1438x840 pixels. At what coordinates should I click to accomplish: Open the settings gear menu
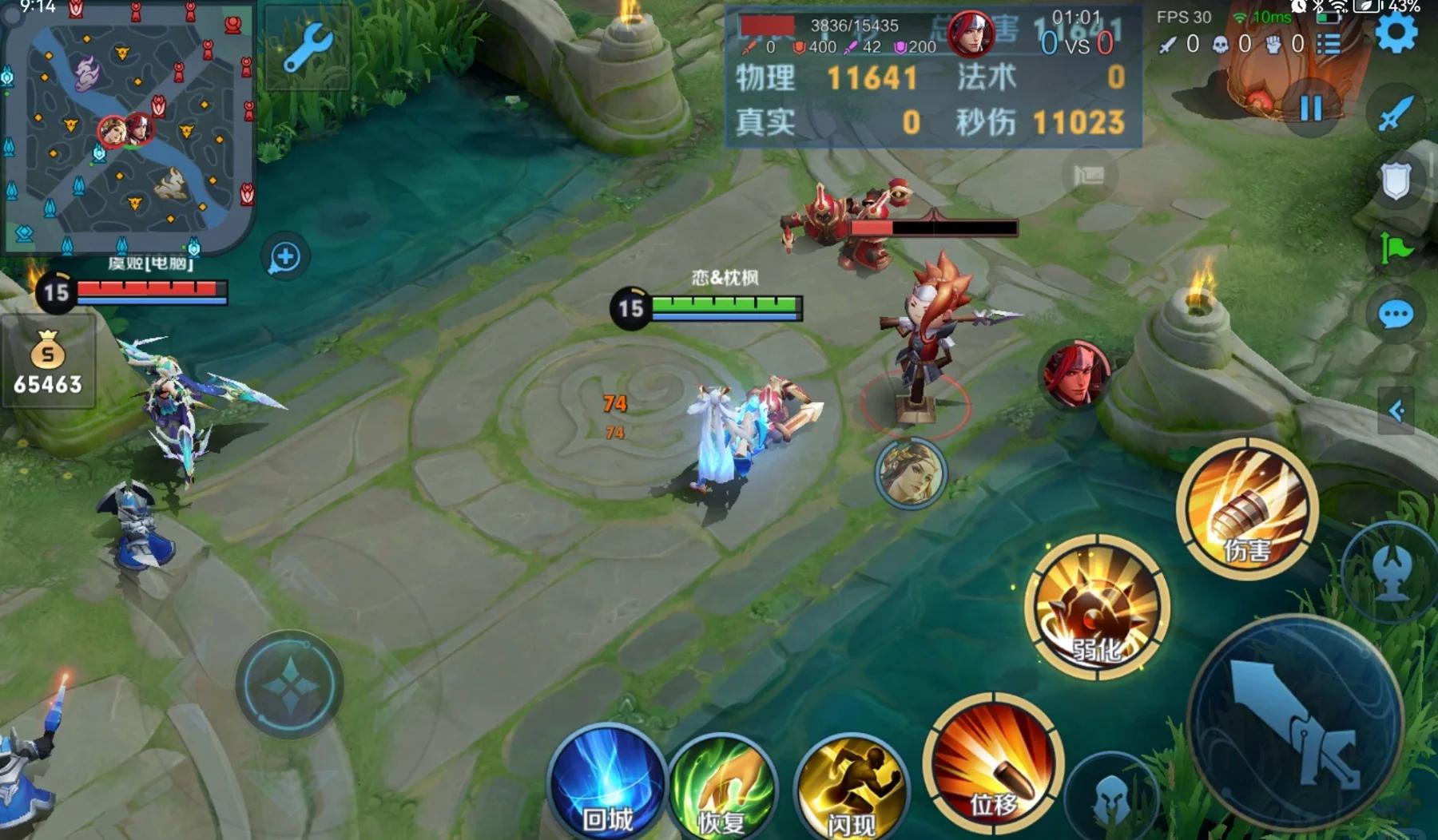coord(1396,33)
